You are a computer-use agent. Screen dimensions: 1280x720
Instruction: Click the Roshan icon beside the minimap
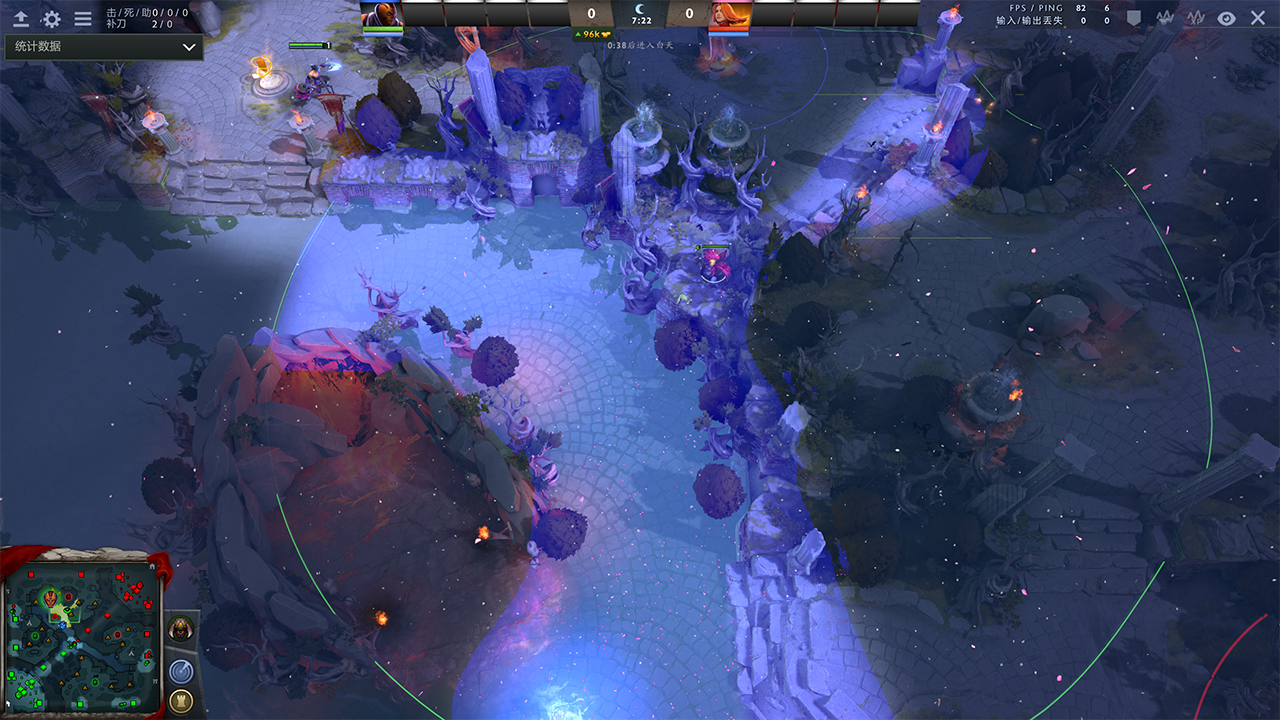[181, 630]
